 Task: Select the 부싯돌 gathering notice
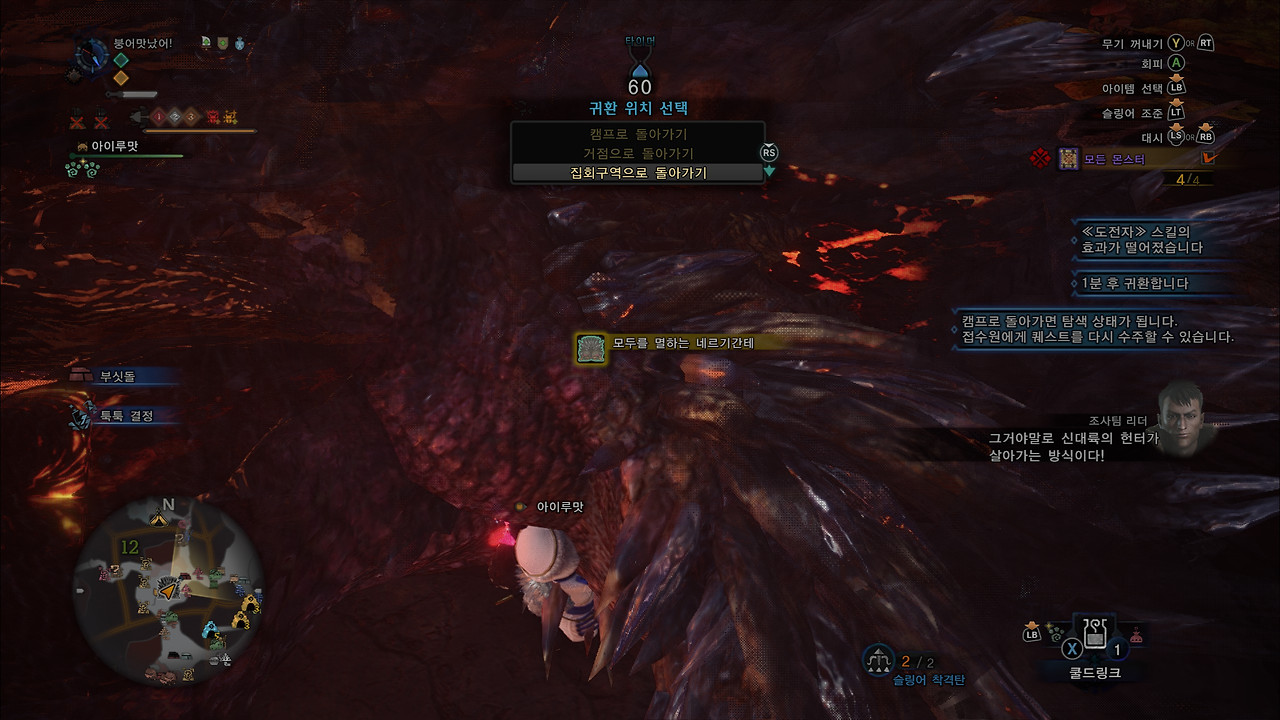click(x=116, y=376)
